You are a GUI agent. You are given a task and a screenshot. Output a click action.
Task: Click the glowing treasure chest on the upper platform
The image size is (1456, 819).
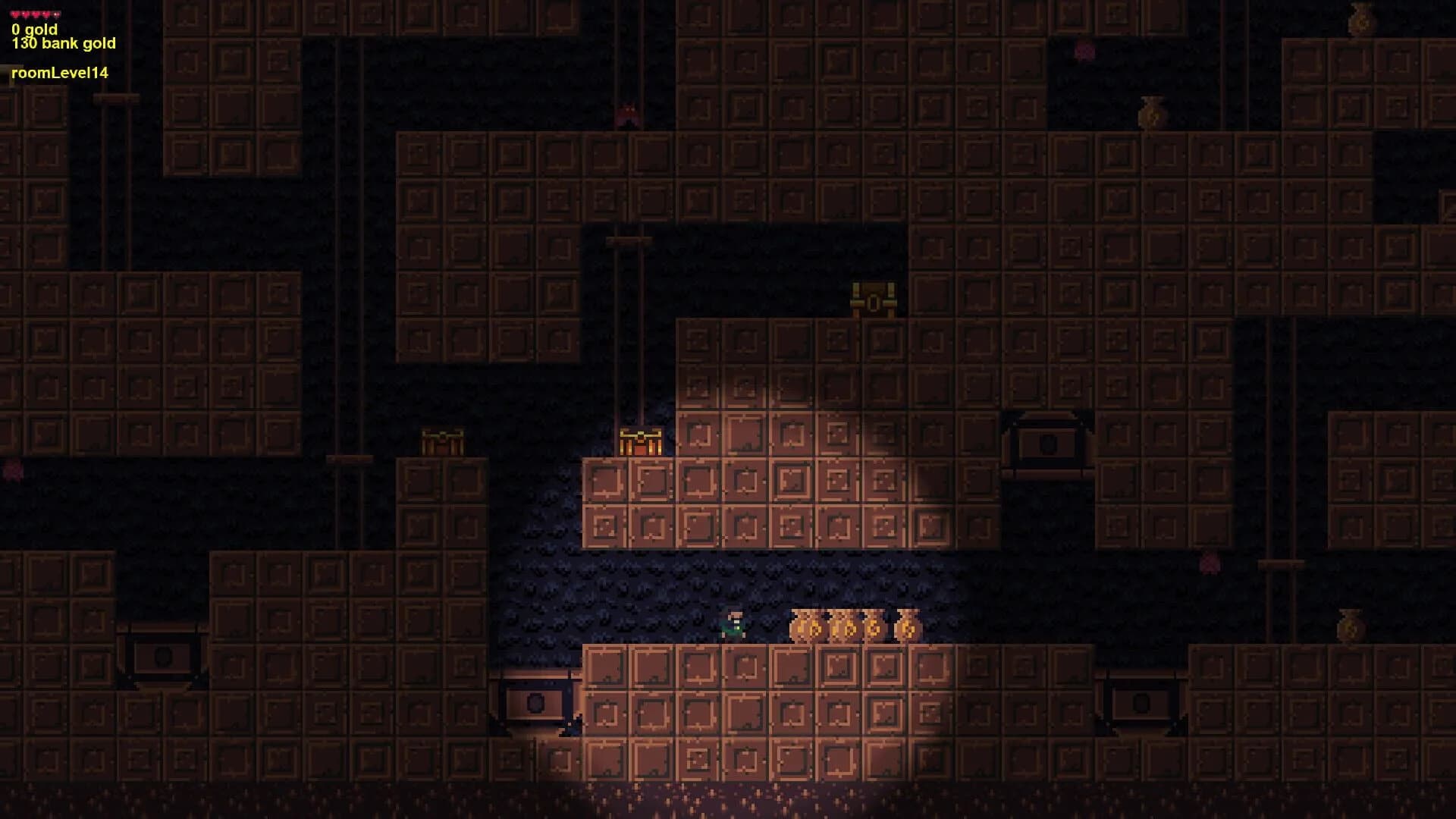click(872, 298)
